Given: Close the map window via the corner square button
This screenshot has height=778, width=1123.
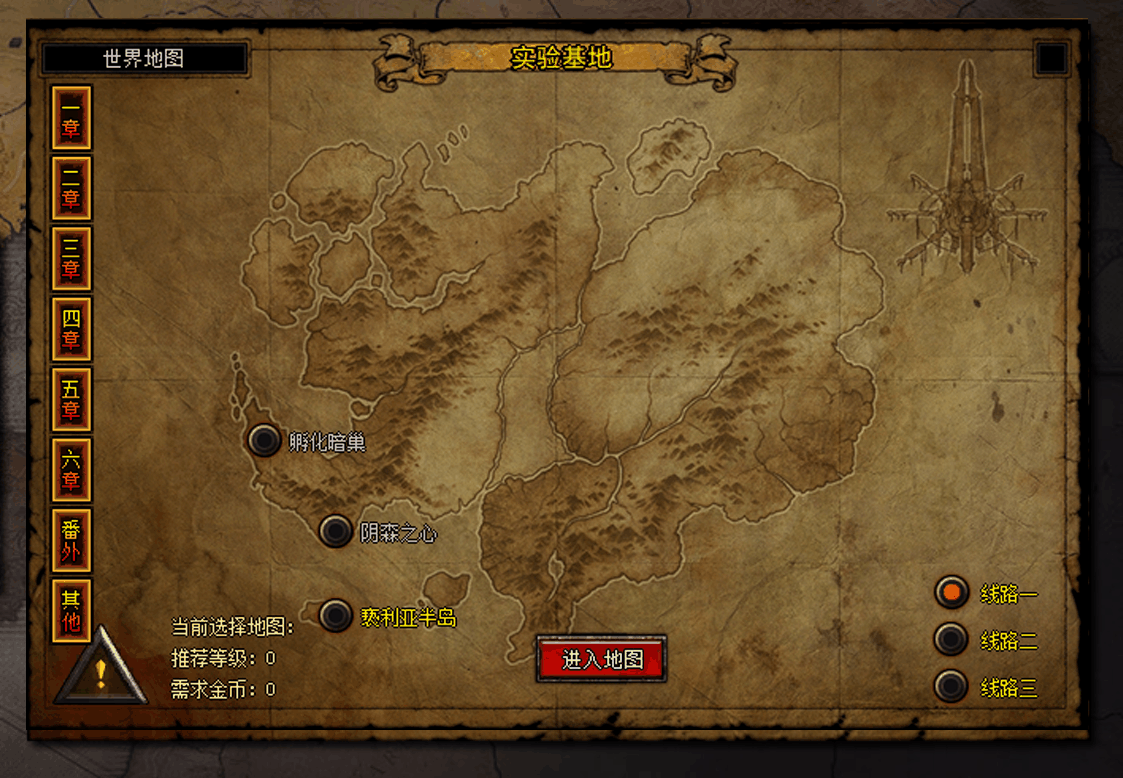Looking at the screenshot, I should tap(1052, 58).
